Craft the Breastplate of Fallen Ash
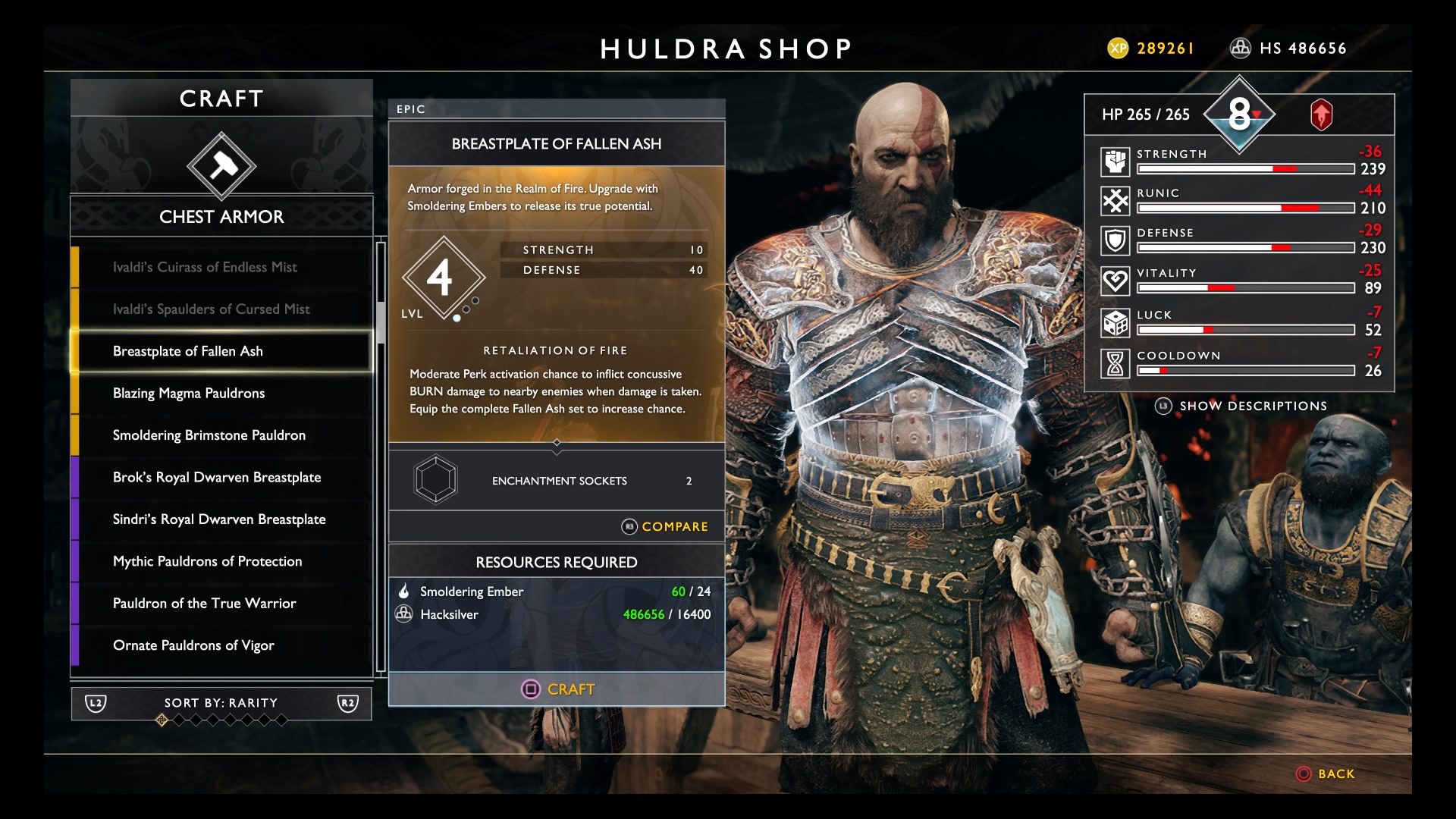The width and height of the screenshot is (1456, 819). [557, 689]
